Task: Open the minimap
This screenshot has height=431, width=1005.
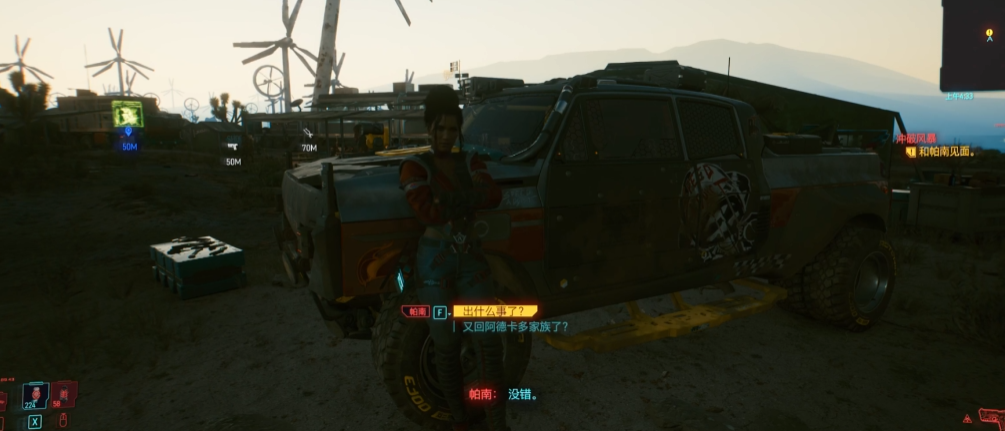Action: point(972,46)
